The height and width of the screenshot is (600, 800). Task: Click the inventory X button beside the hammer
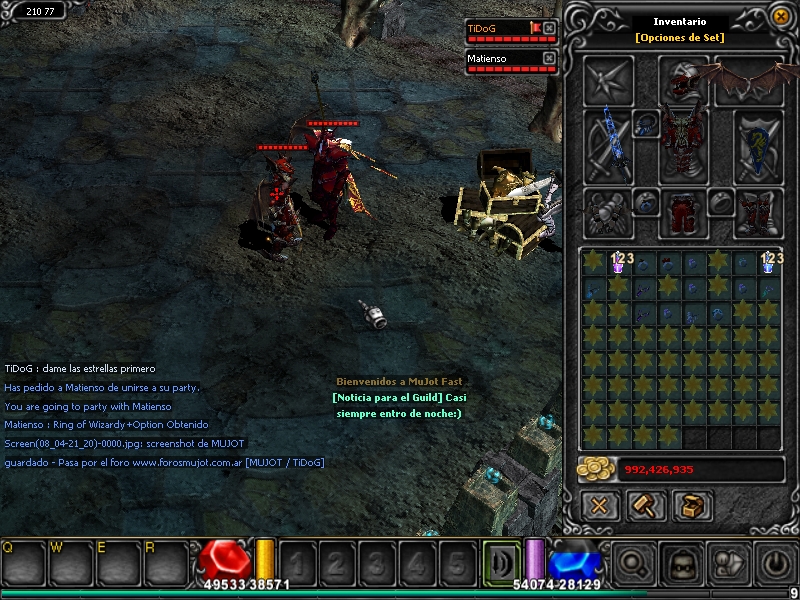coord(599,506)
